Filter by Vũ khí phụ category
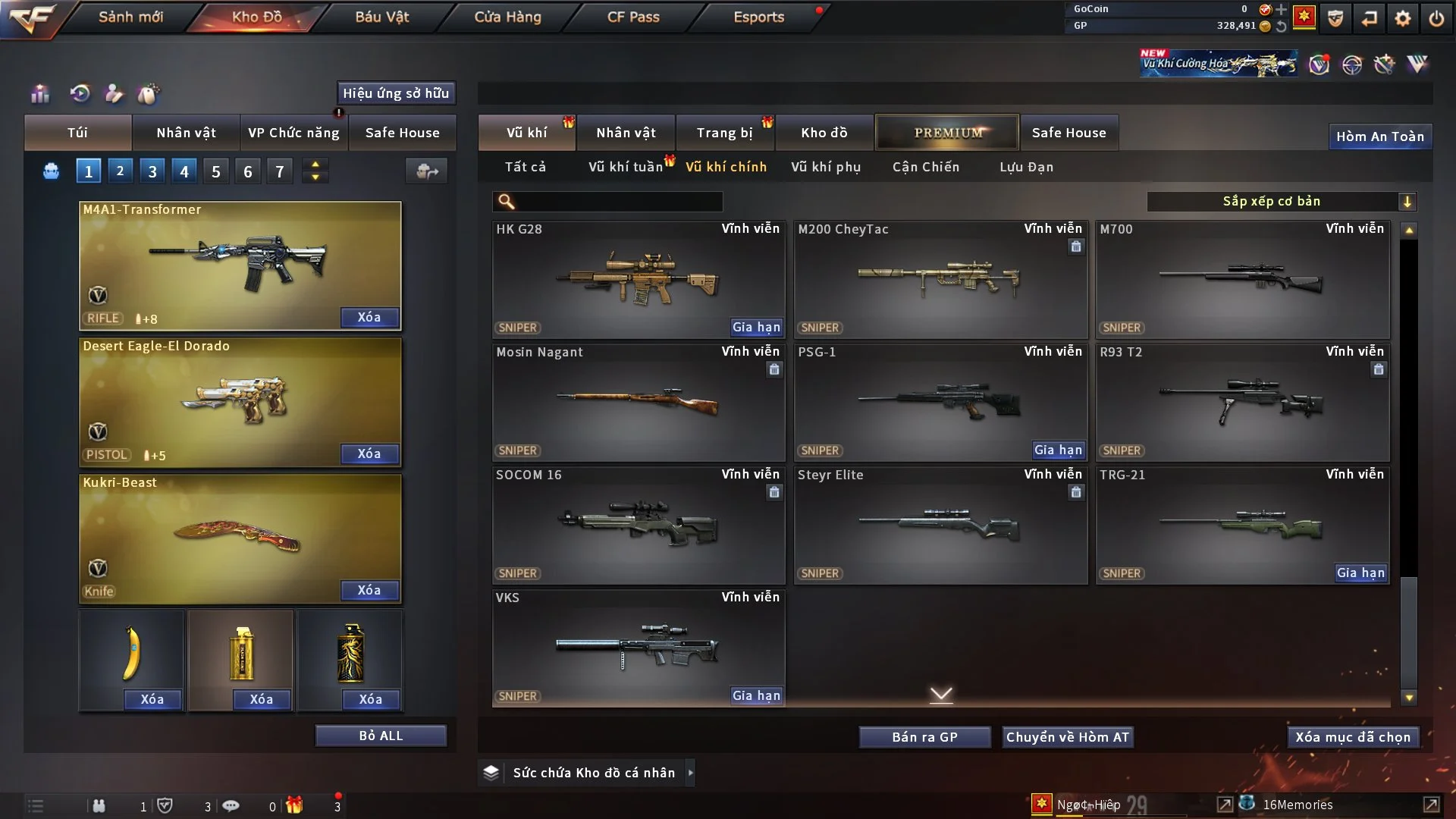This screenshot has width=1456, height=819. pyautogui.click(x=825, y=167)
